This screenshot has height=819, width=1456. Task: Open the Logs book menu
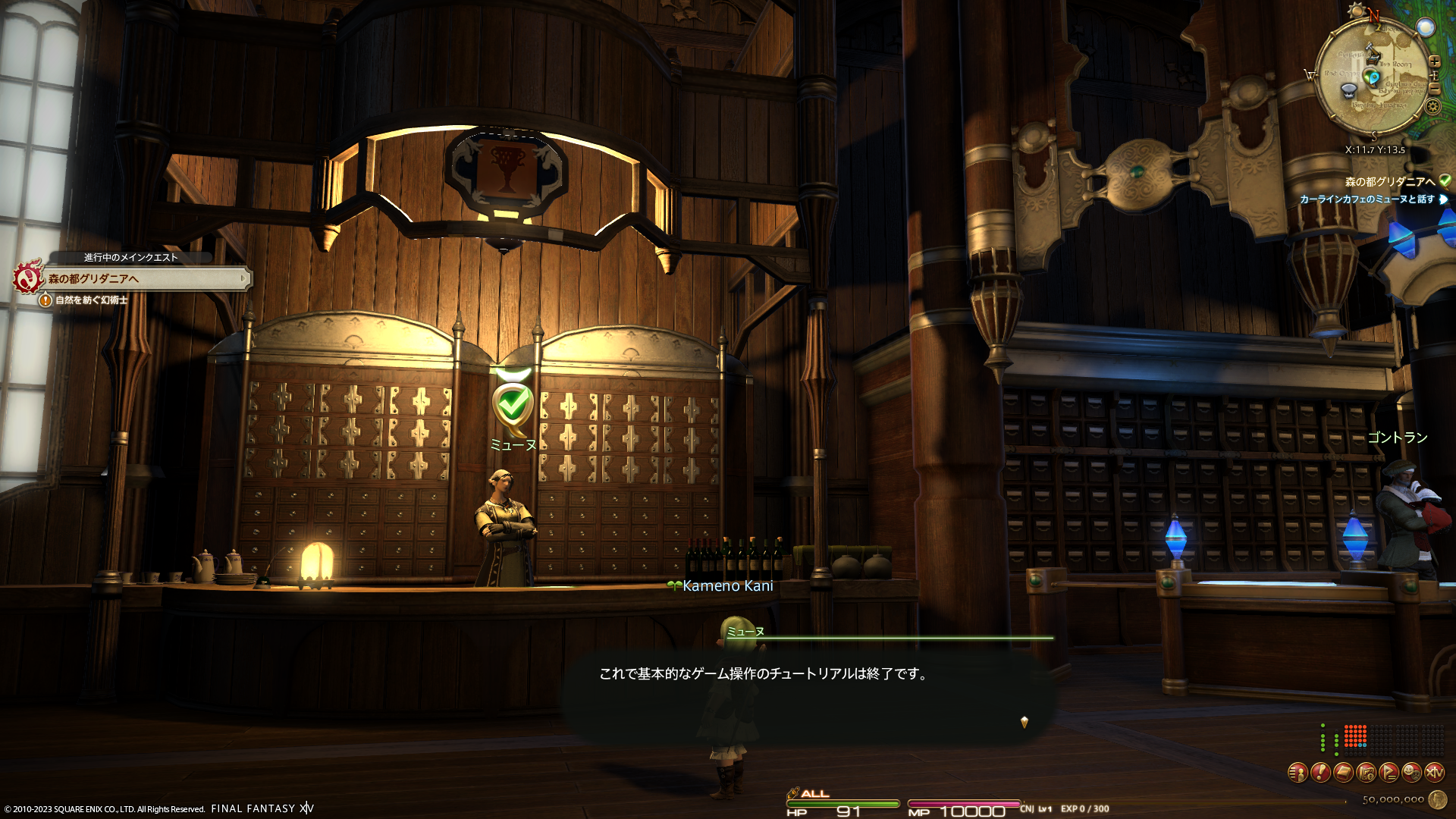(x=1343, y=773)
